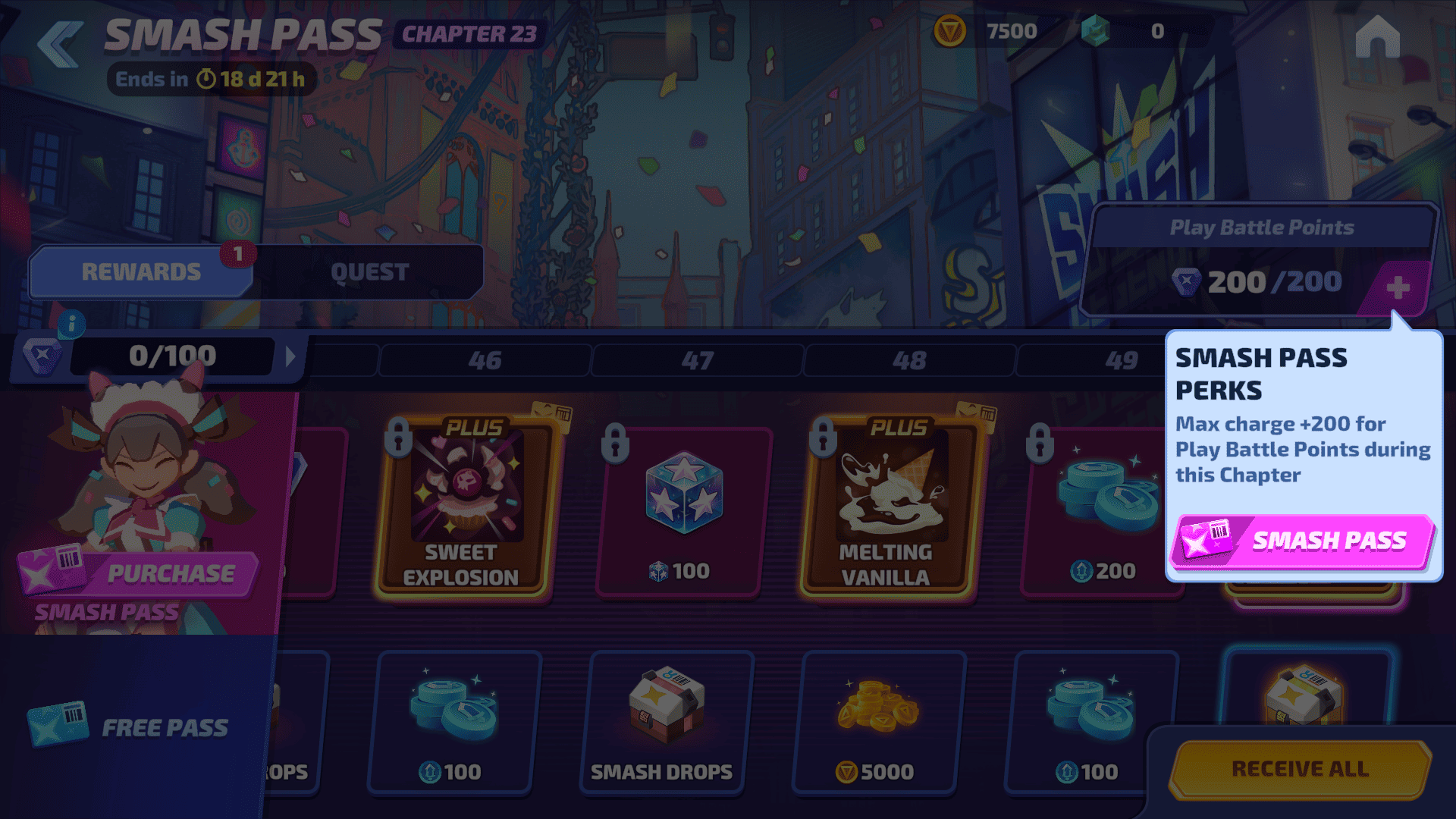Open the blue info icon
Viewport: 1456px width, 819px height.
pos(72,325)
